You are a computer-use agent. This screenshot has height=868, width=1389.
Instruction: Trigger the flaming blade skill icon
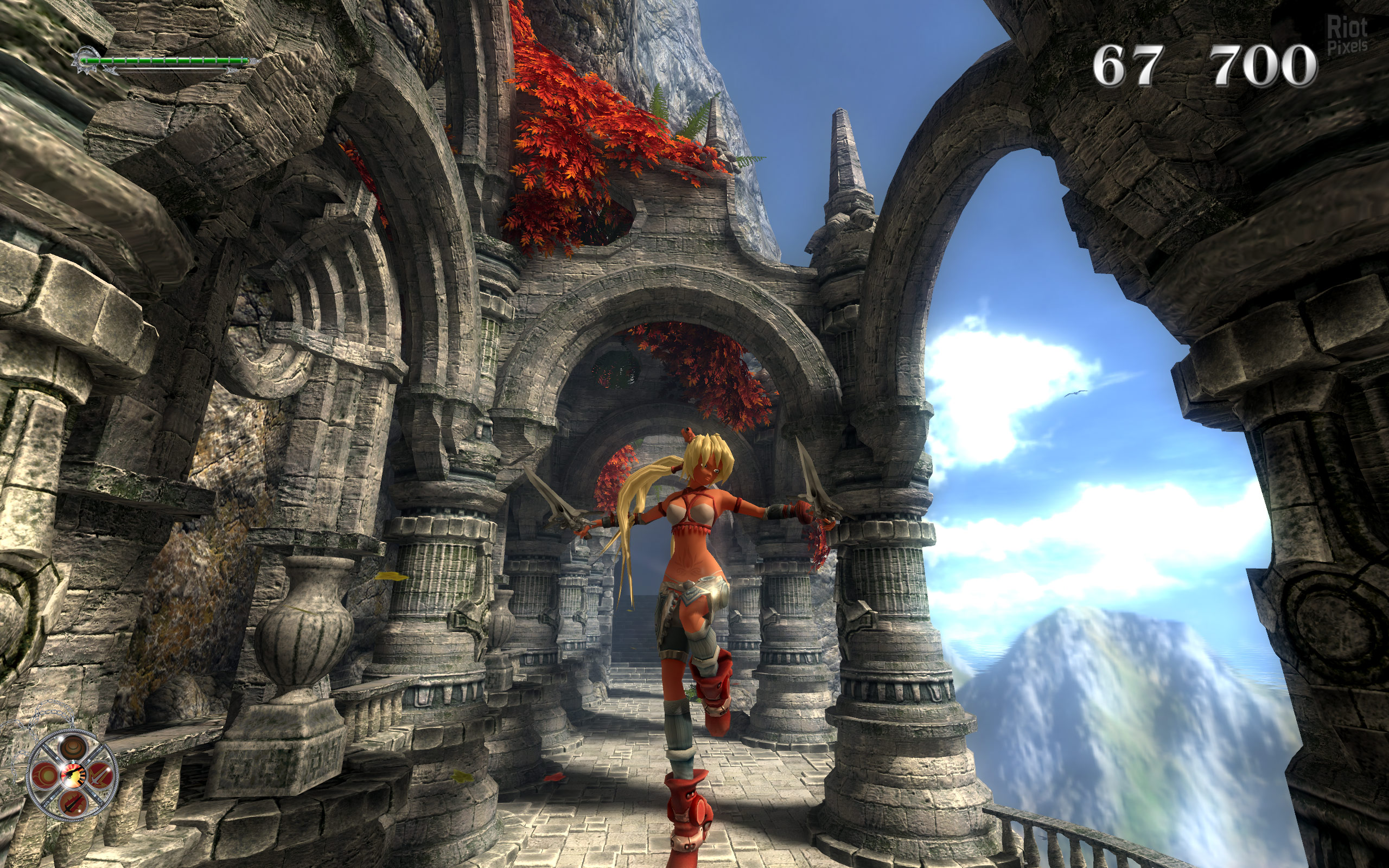coord(73,803)
